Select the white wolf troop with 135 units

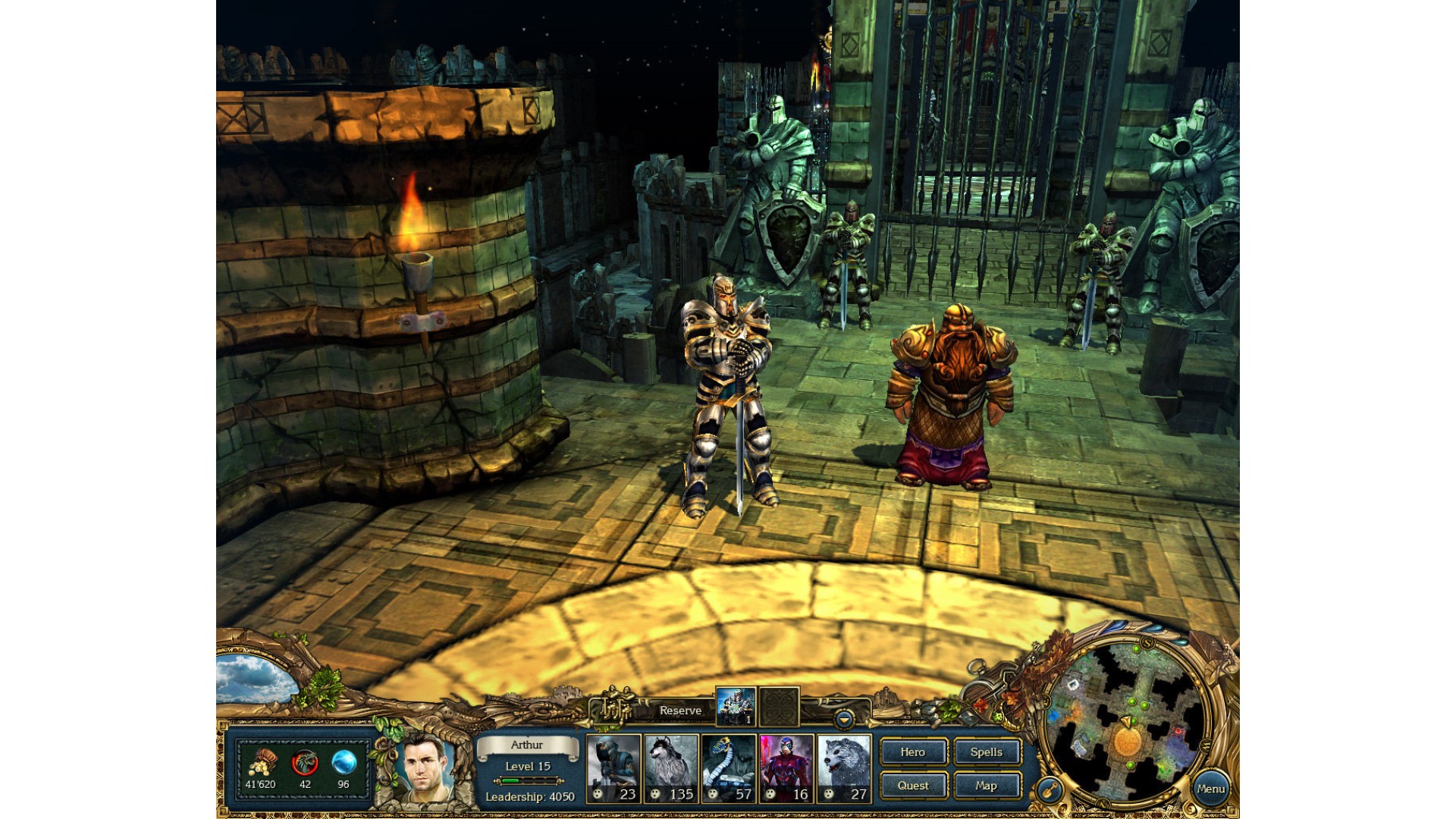(671, 768)
